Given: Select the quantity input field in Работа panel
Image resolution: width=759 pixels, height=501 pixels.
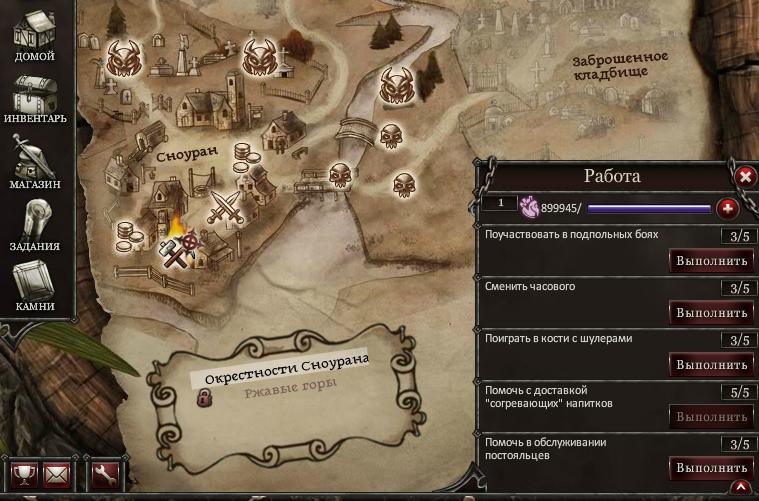Looking at the screenshot, I should pyautogui.click(x=498, y=204).
